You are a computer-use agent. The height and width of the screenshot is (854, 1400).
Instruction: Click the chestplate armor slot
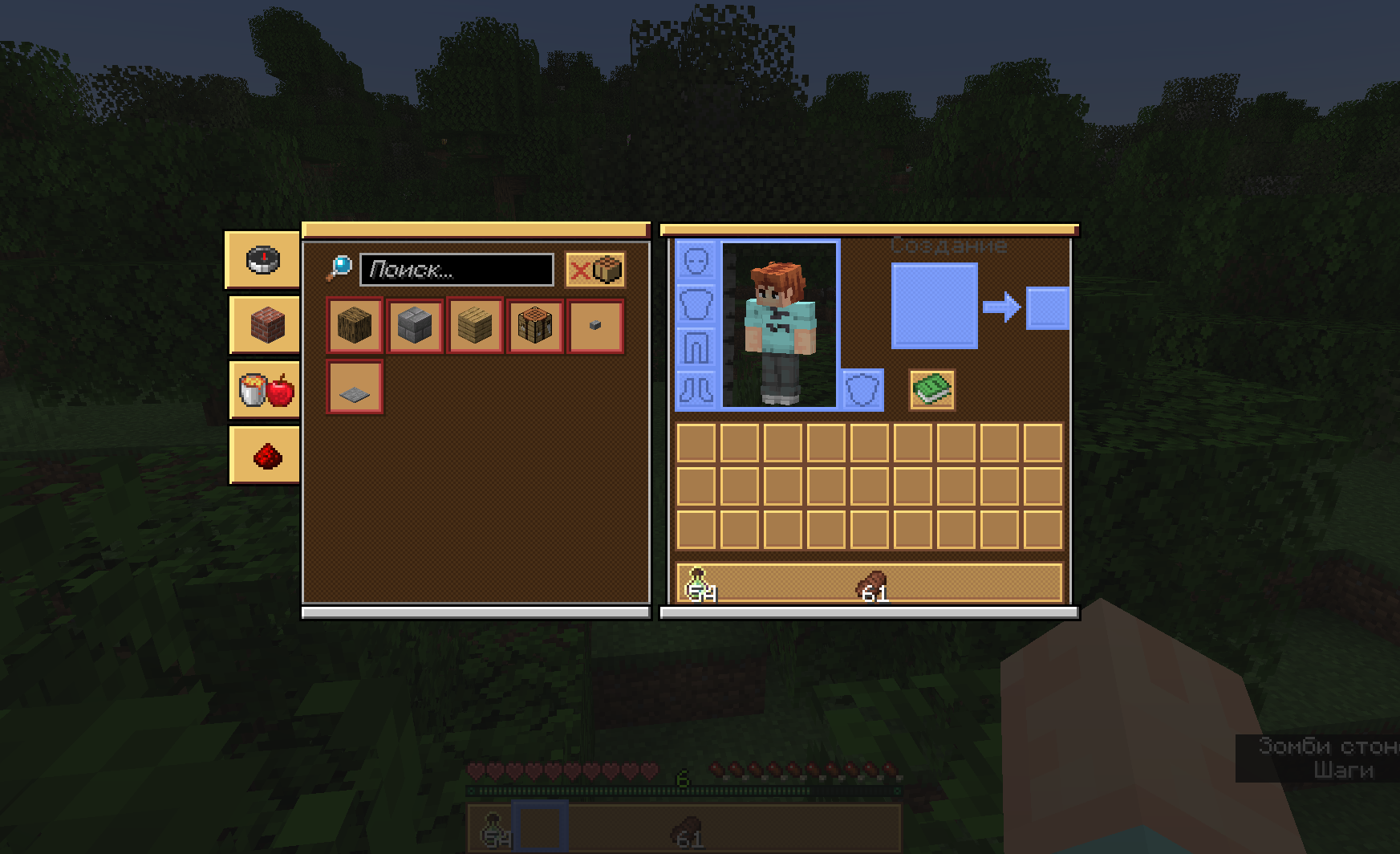(x=697, y=303)
